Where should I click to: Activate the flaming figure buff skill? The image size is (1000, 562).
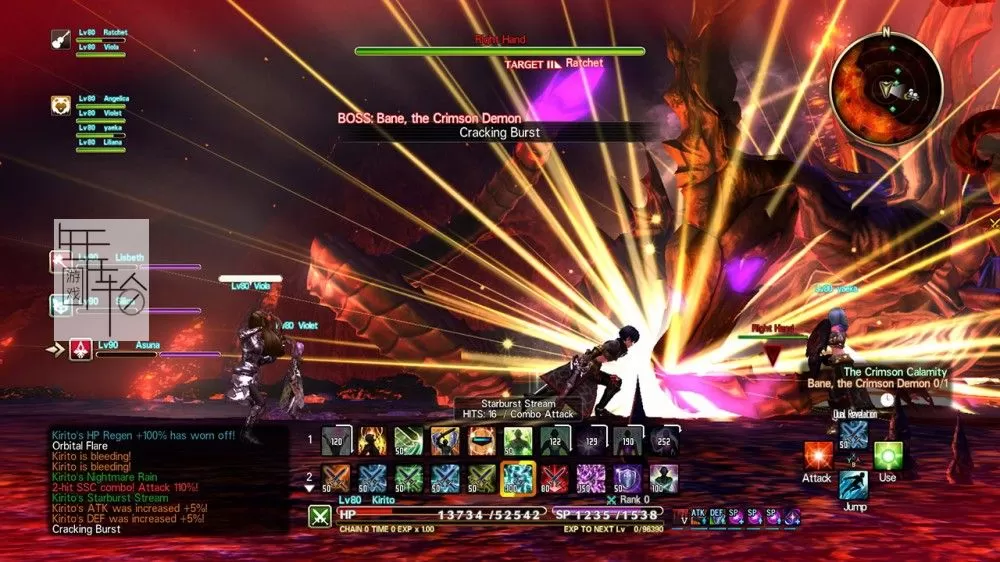coord(372,440)
